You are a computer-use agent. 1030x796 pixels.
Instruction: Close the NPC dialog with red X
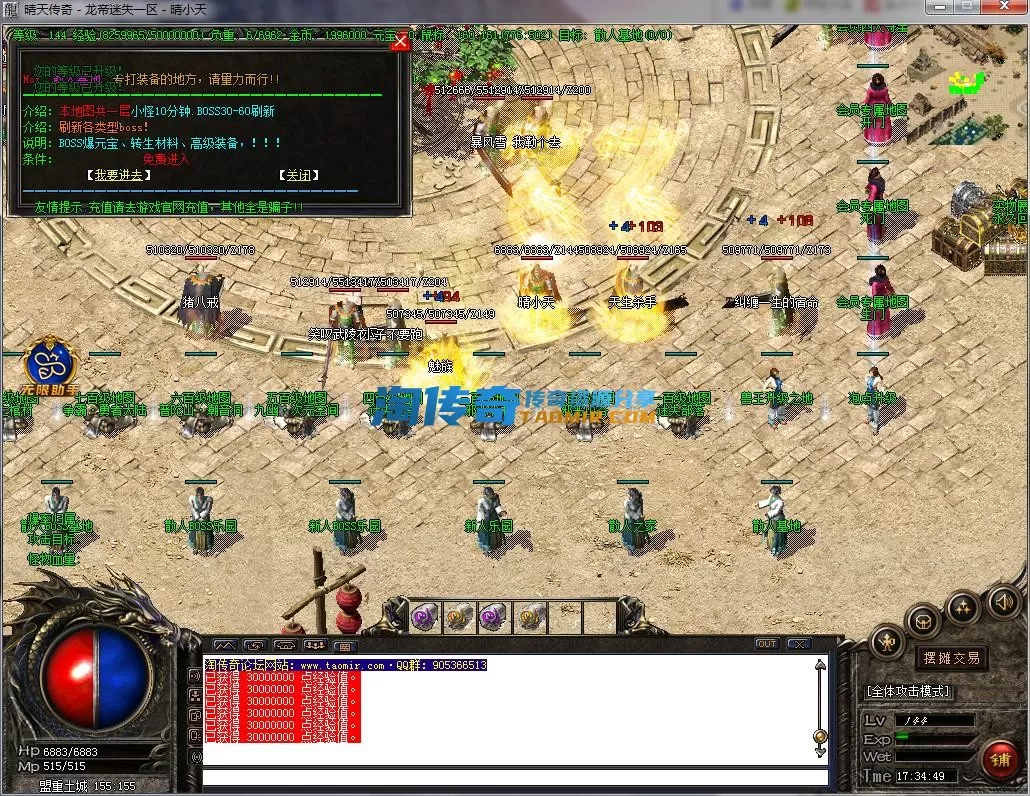[400, 41]
